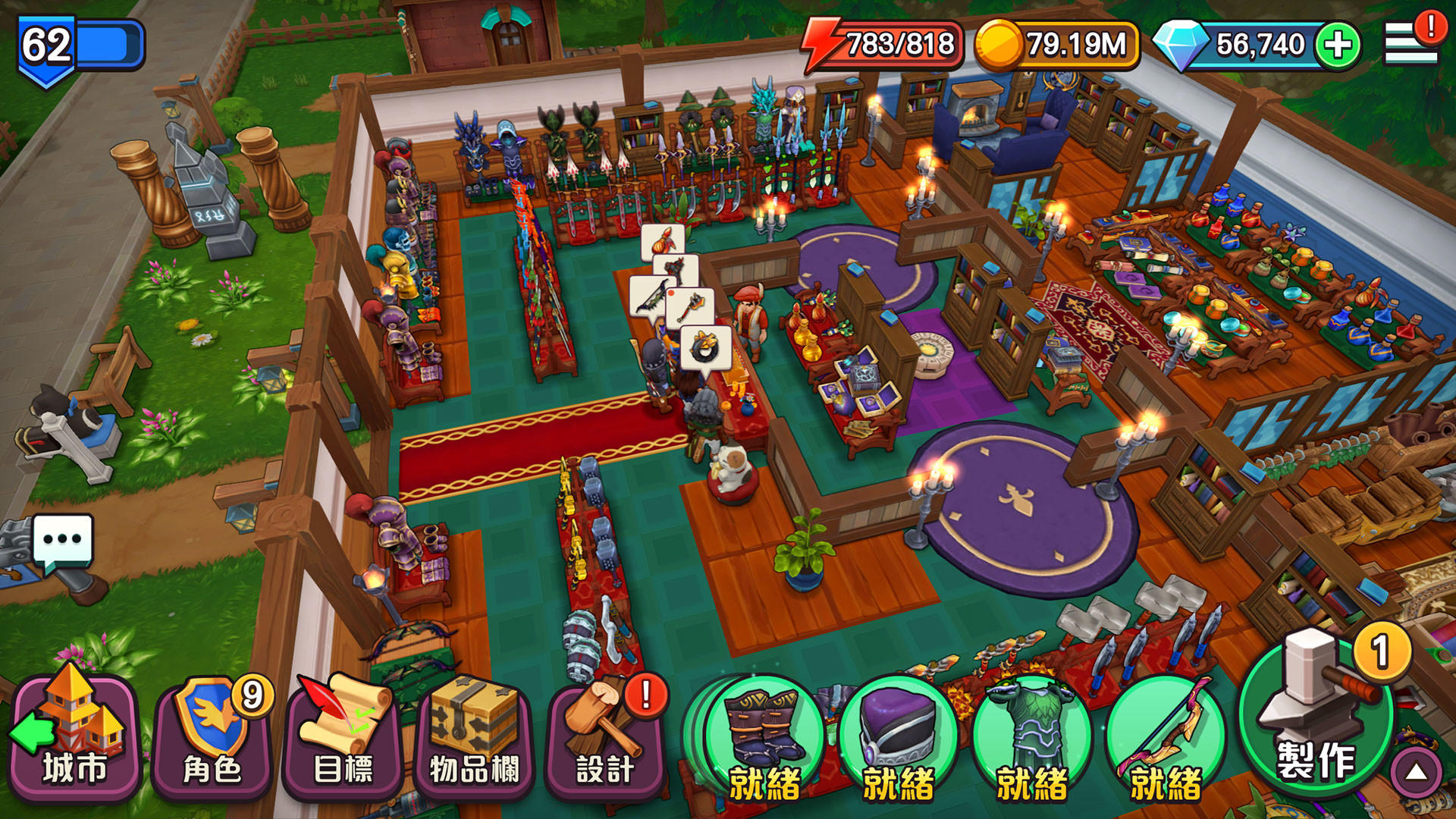Select the energy lightning counter
Viewport: 1456px width, 819px height.
click(x=884, y=45)
